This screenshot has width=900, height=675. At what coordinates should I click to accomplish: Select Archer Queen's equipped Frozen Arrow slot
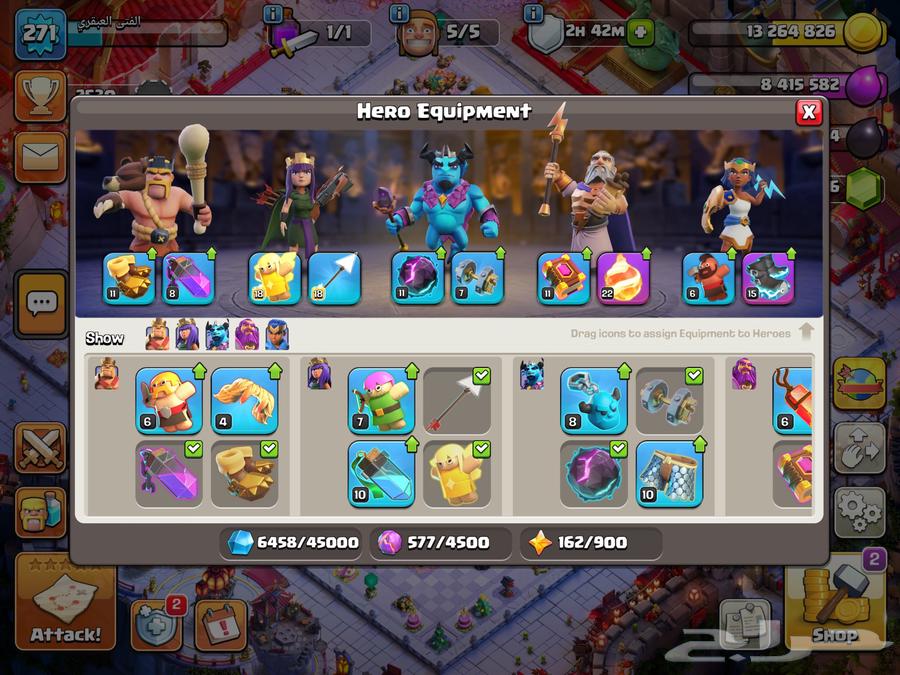[x=333, y=278]
